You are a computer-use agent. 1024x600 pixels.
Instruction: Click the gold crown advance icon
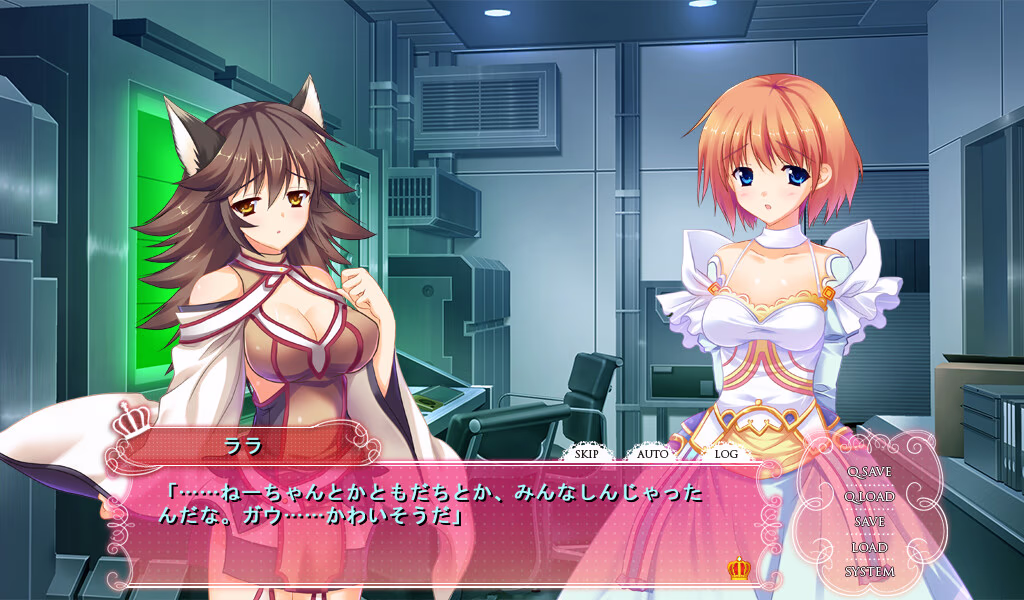click(x=739, y=569)
